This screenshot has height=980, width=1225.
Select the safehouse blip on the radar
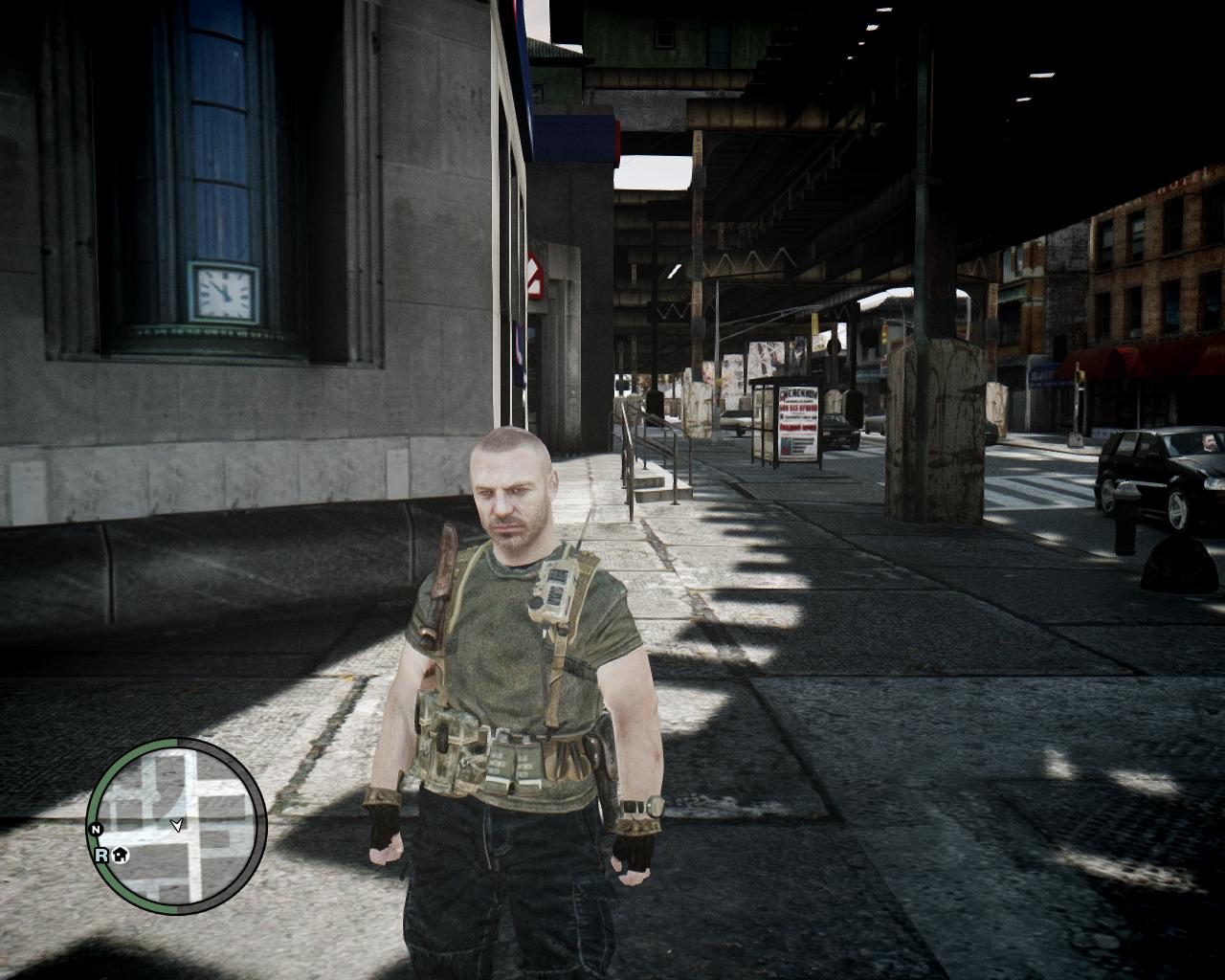pos(121,855)
